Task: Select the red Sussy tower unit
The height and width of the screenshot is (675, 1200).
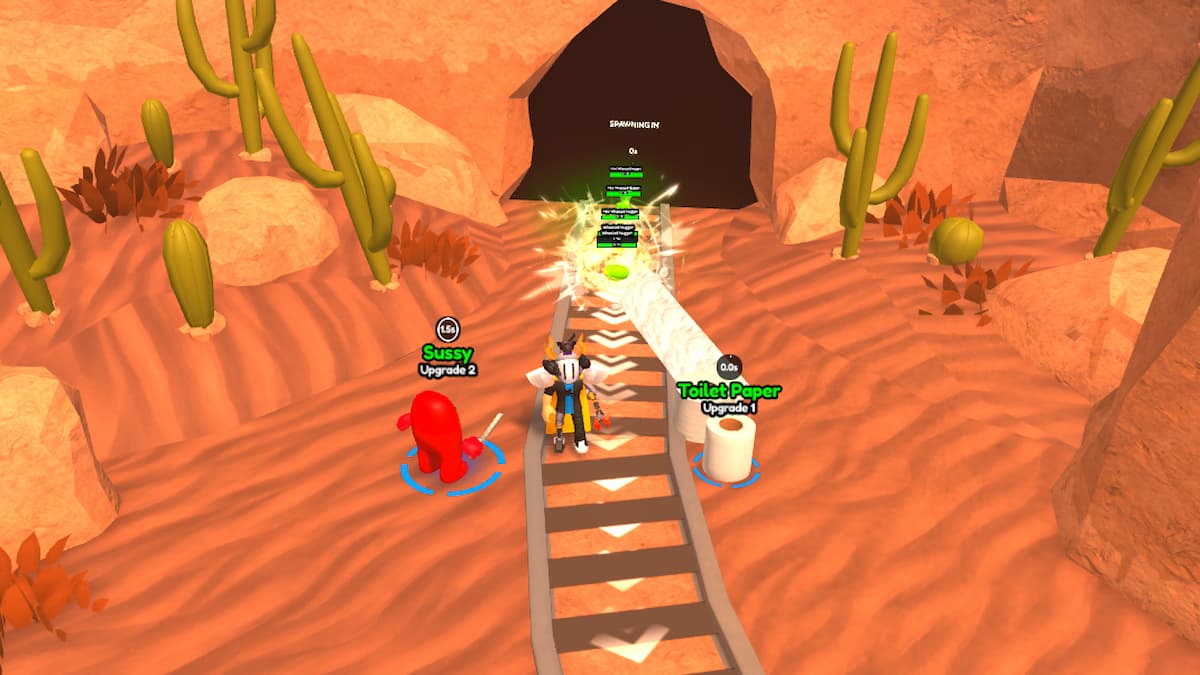Action: tap(438, 435)
